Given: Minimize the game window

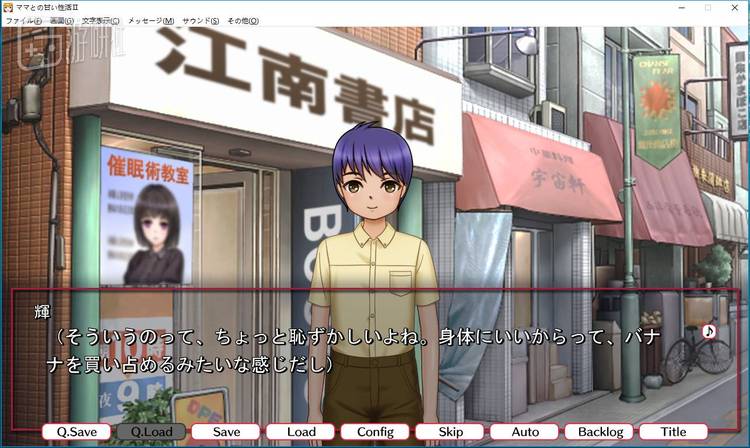Looking at the screenshot, I should (x=678, y=7).
